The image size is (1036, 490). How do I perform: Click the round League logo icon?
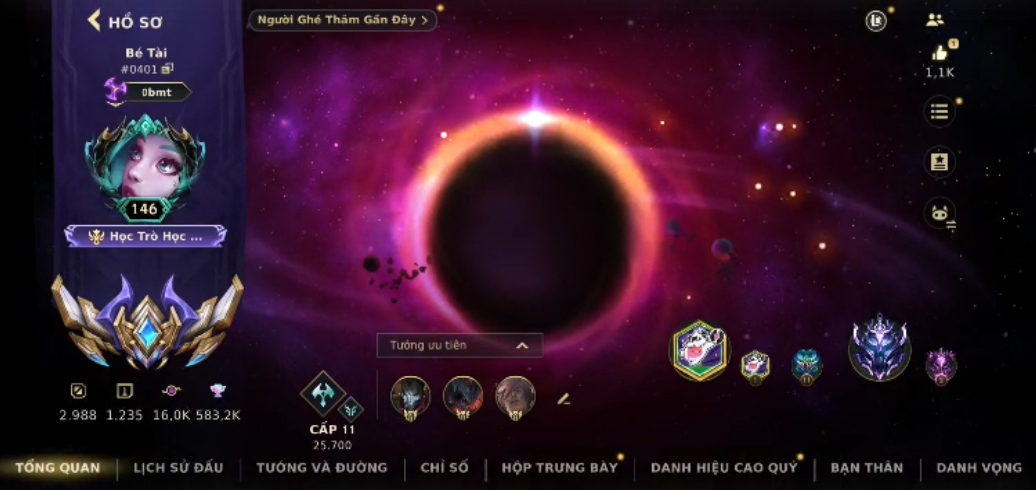point(876,20)
